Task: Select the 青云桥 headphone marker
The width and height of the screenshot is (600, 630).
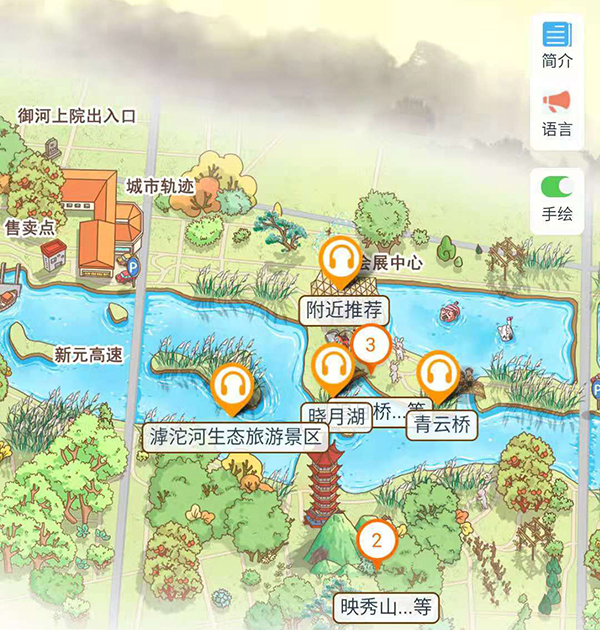Action: click(437, 375)
